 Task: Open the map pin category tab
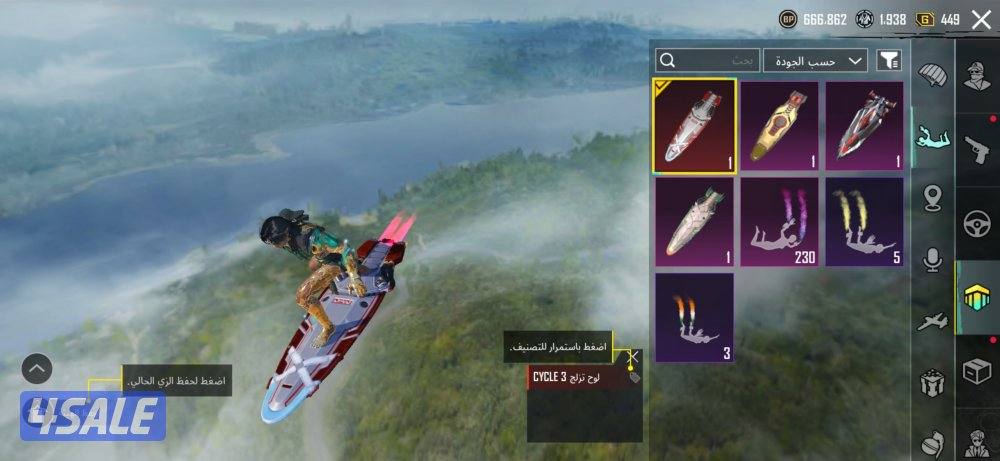coord(933,197)
